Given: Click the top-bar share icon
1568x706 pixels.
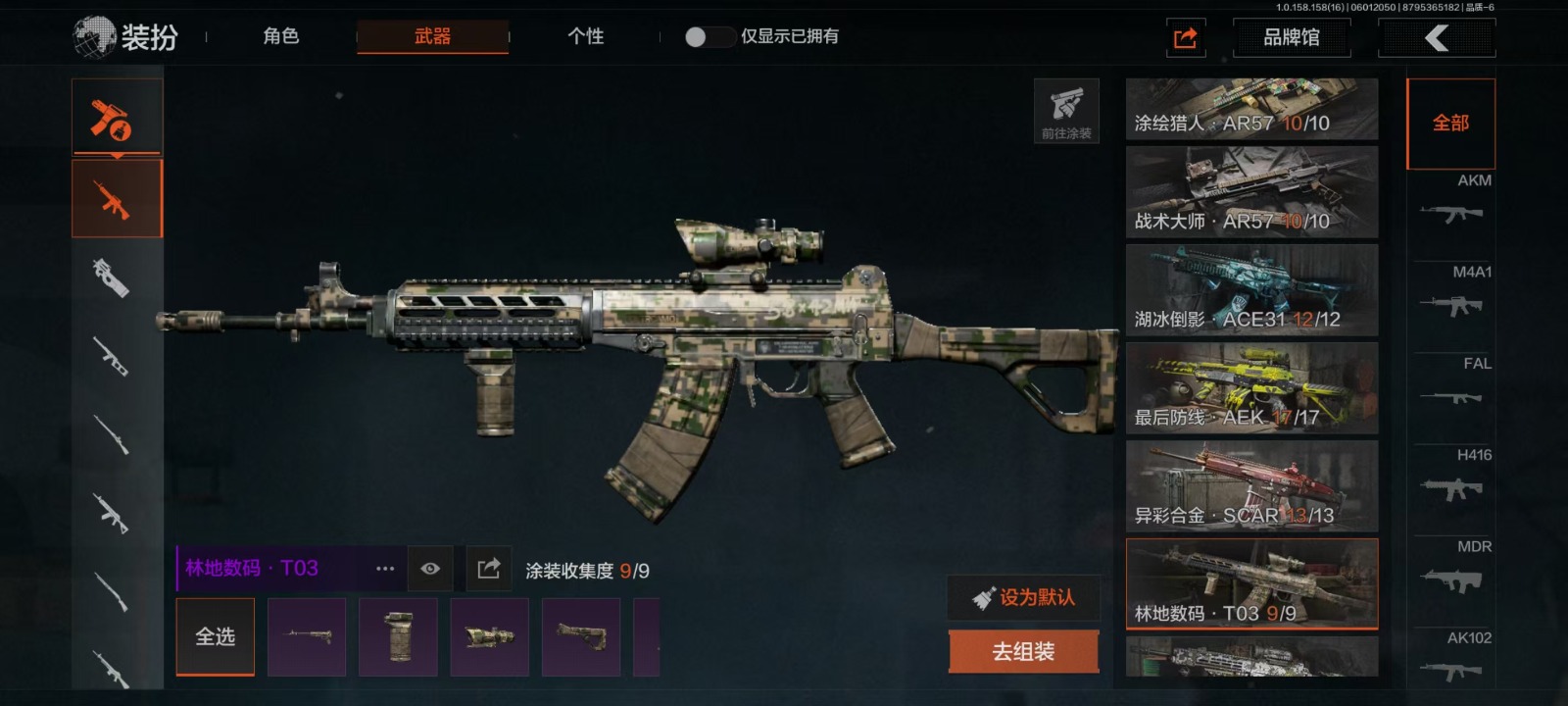Looking at the screenshot, I should (x=1185, y=38).
